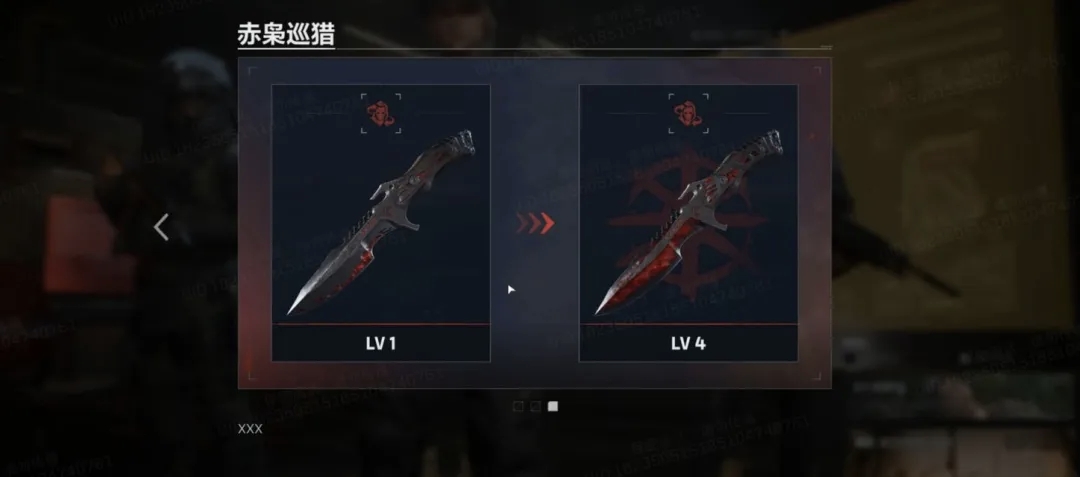Click the filled page indicator dot
Image resolution: width=1080 pixels, height=477 pixels.
(554, 406)
